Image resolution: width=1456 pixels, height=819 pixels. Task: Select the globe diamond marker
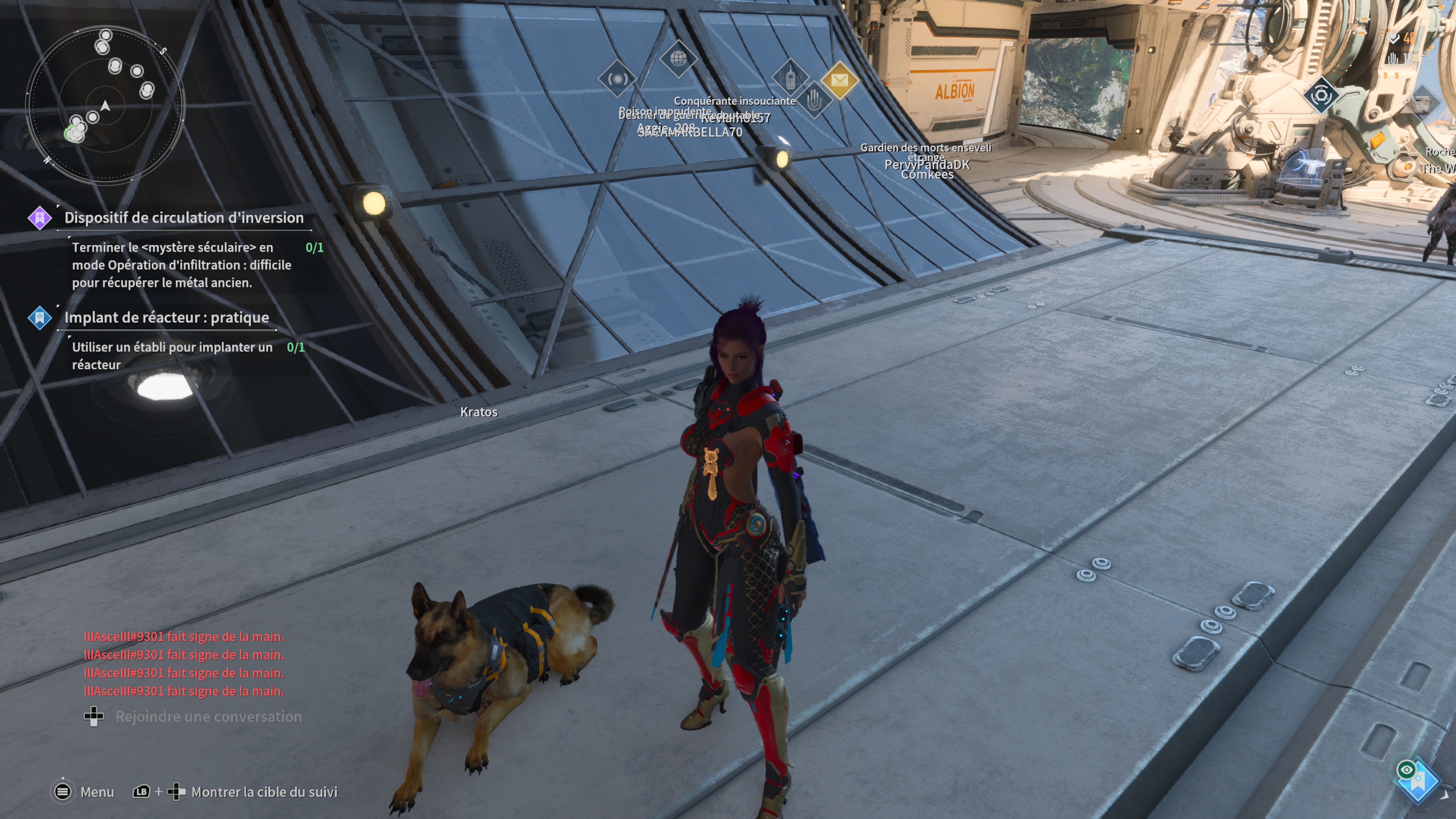678,58
